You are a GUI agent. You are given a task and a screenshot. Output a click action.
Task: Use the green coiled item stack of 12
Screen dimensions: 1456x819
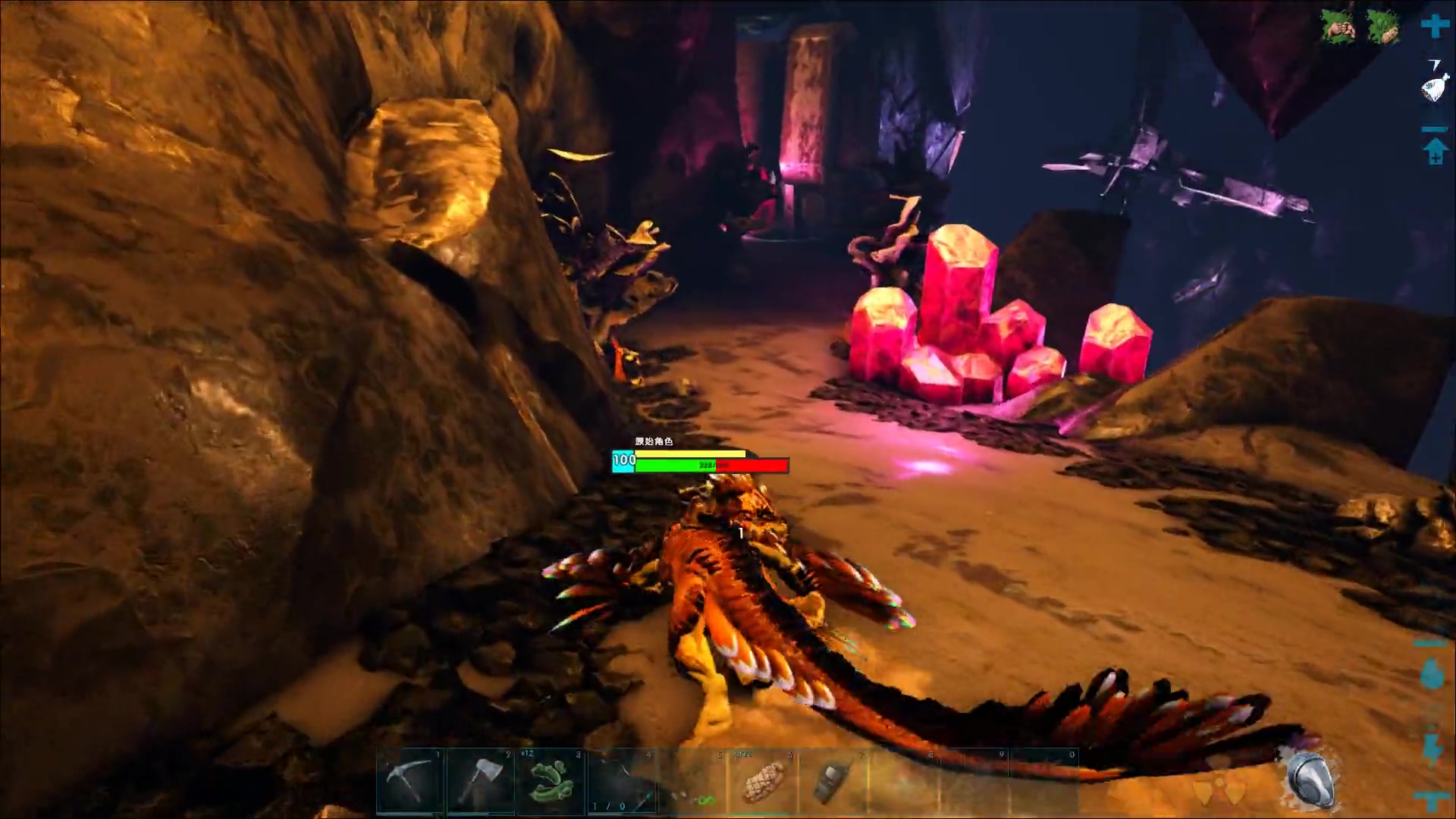[x=551, y=780]
